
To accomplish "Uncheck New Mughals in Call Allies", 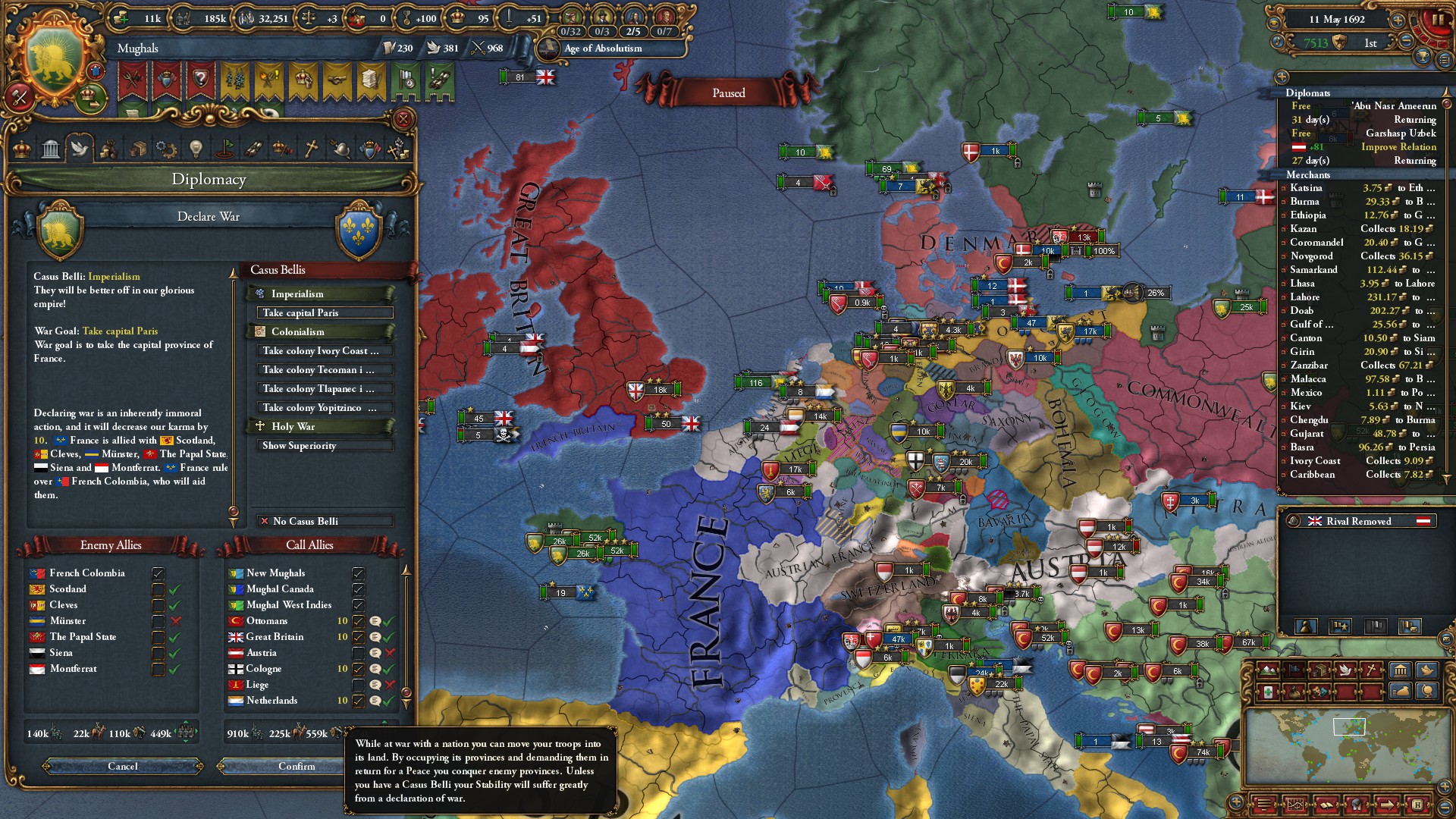I will [x=359, y=573].
